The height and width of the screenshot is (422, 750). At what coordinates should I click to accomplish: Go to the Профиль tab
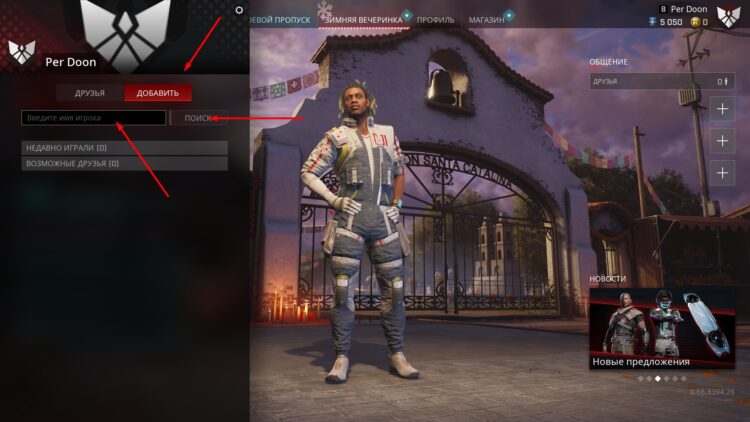(x=435, y=19)
